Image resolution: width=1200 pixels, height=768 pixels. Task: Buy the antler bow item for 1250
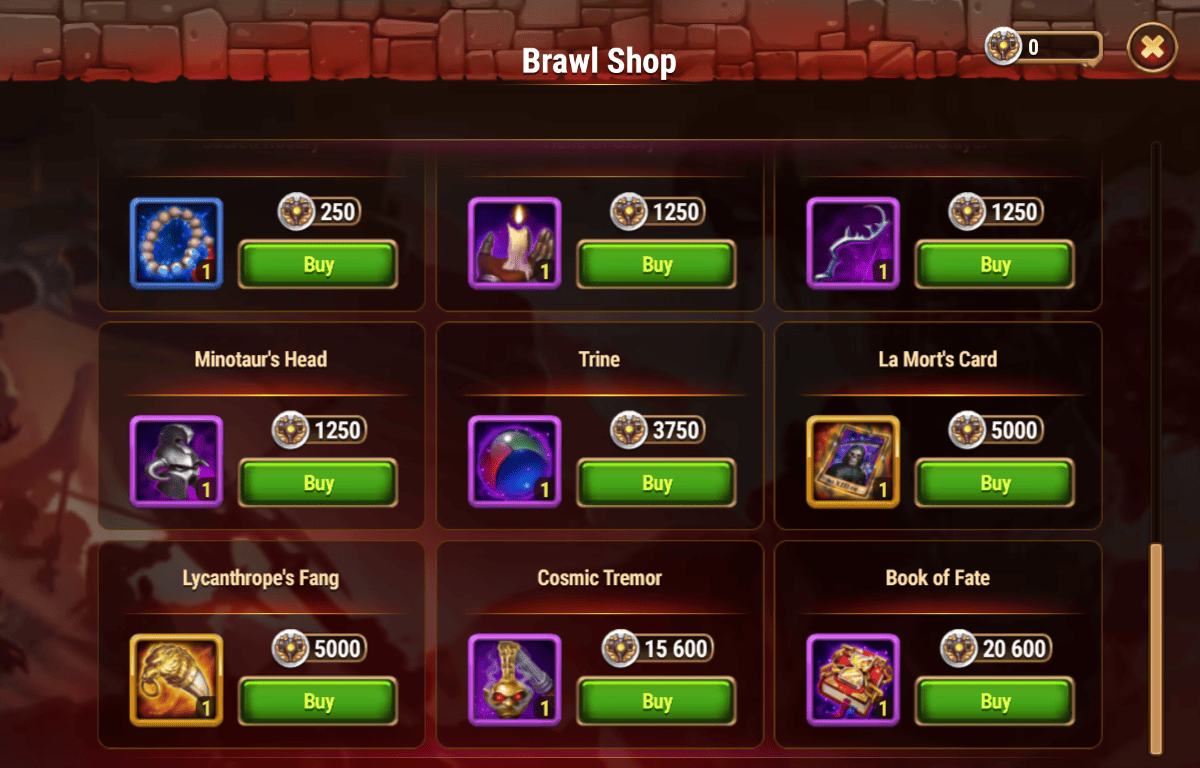(994, 265)
